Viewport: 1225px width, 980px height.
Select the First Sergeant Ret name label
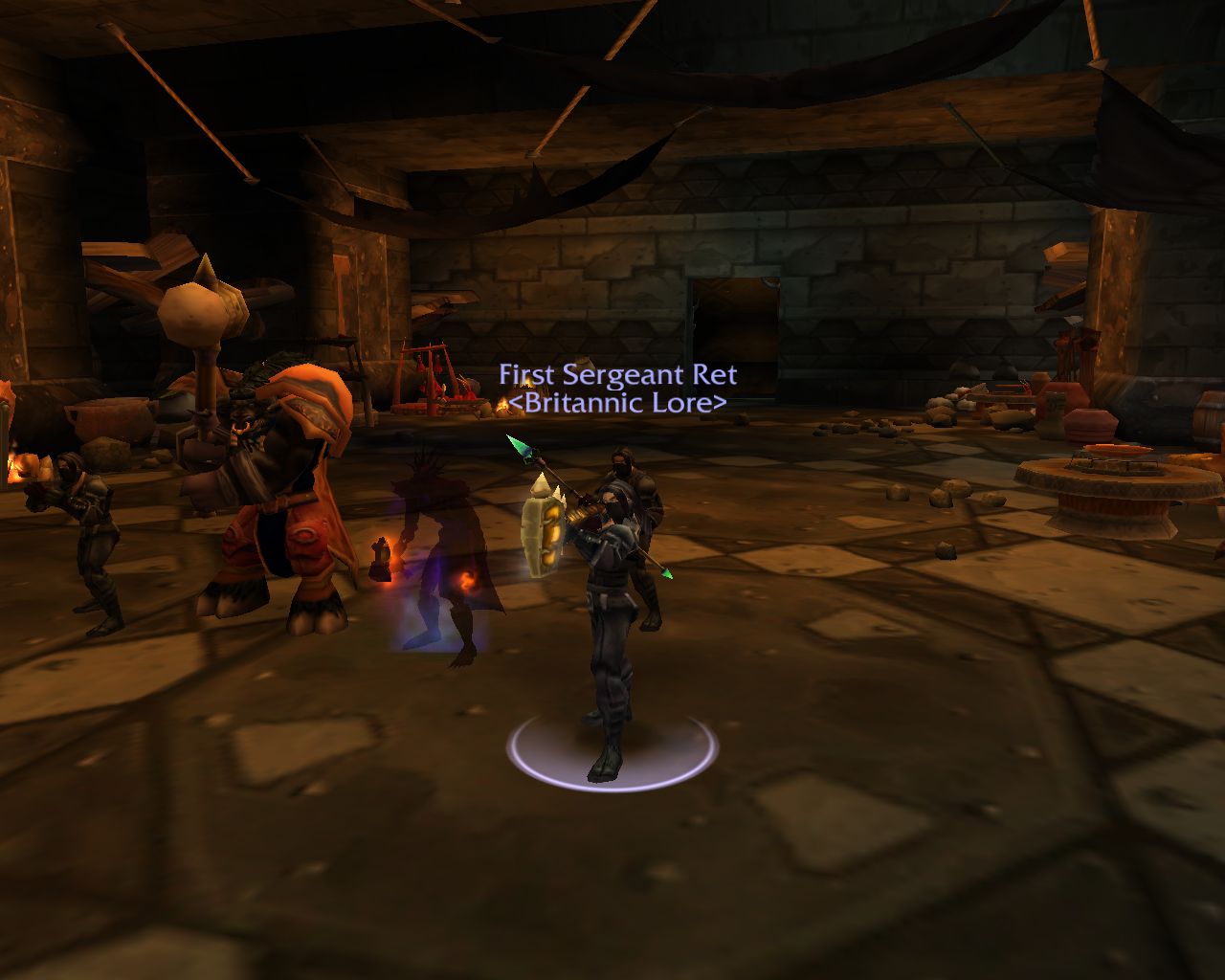point(617,374)
